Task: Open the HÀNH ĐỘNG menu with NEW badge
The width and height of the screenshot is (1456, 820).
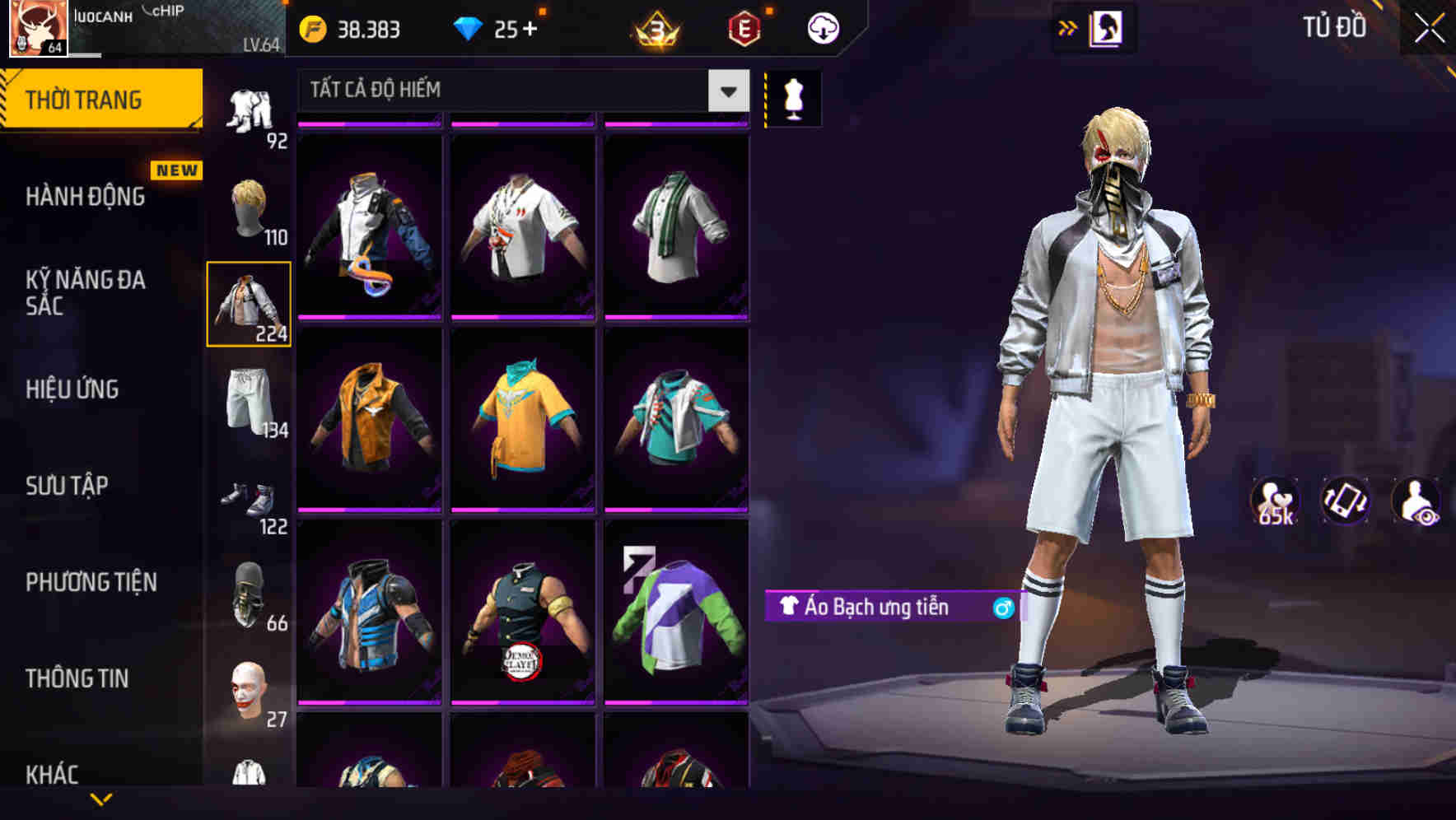Action: point(85,196)
